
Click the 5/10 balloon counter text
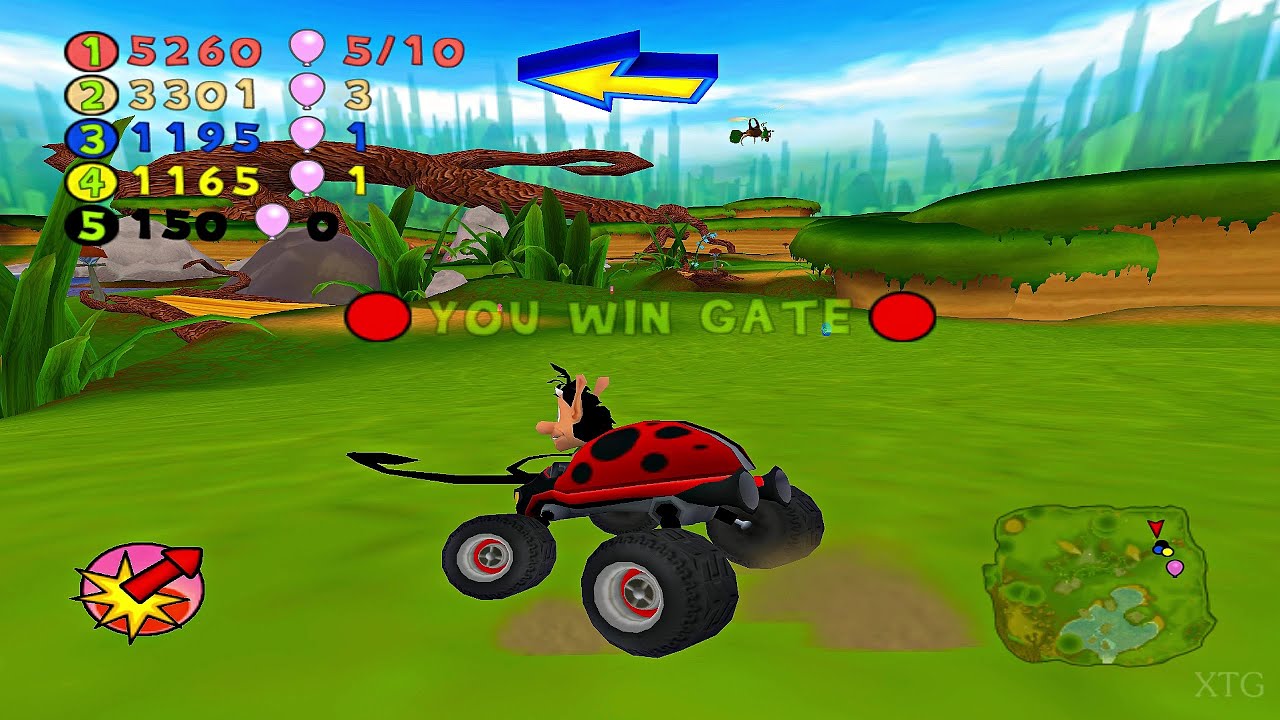point(400,49)
